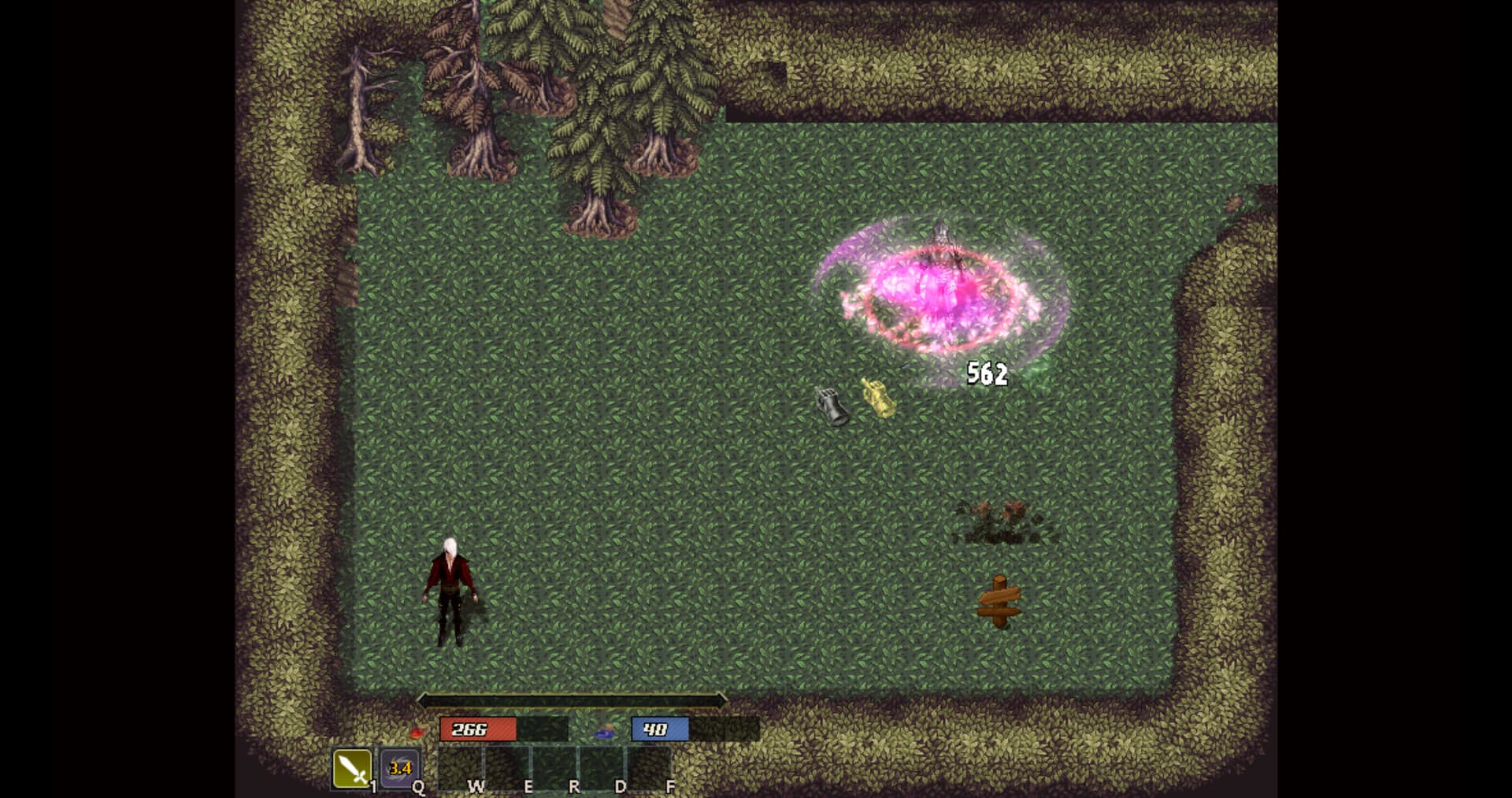Pick up the gray gauntlet lying on the grass

click(x=832, y=405)
